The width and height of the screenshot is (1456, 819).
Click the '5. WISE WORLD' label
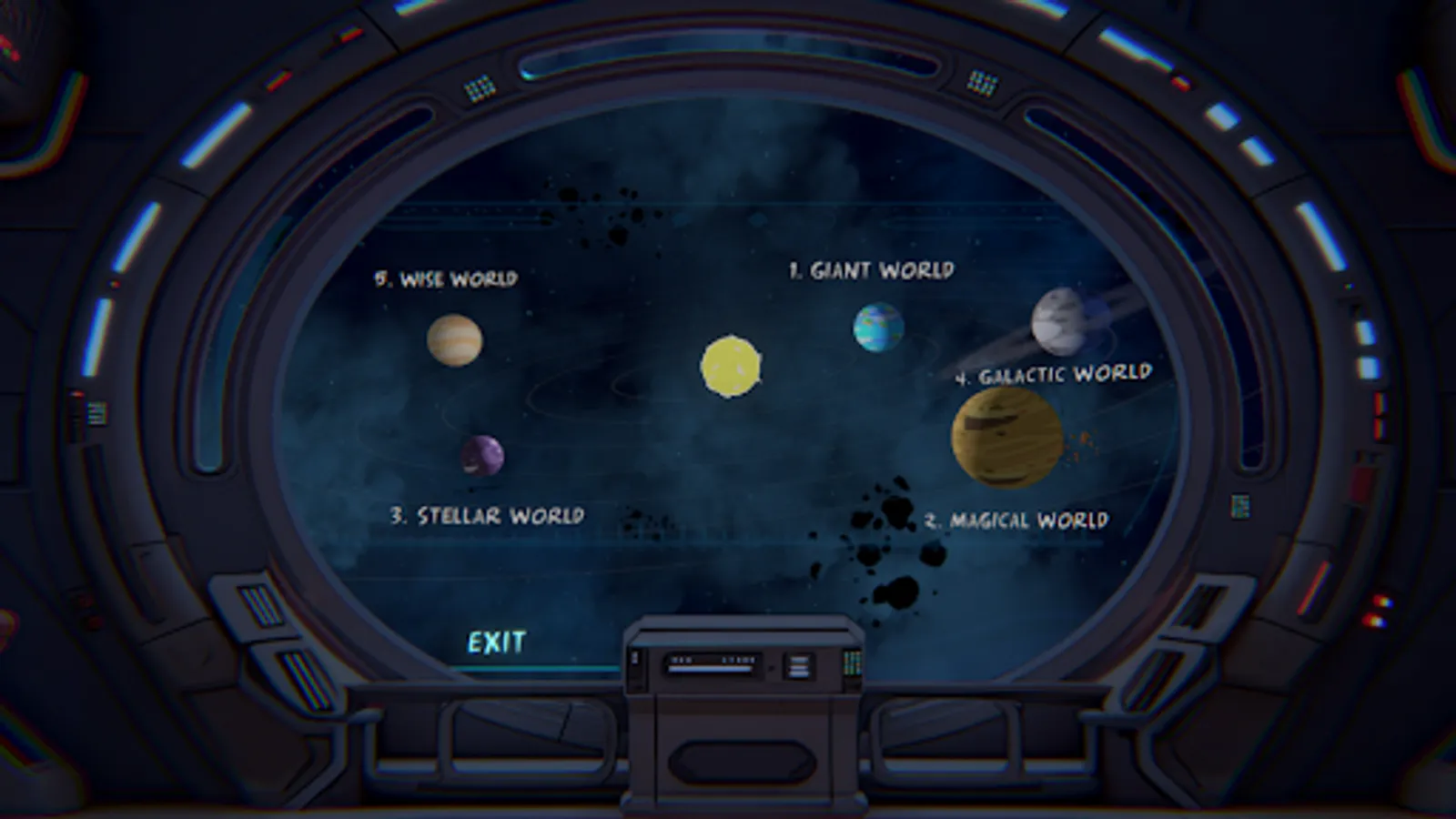(x=446, y=278)
